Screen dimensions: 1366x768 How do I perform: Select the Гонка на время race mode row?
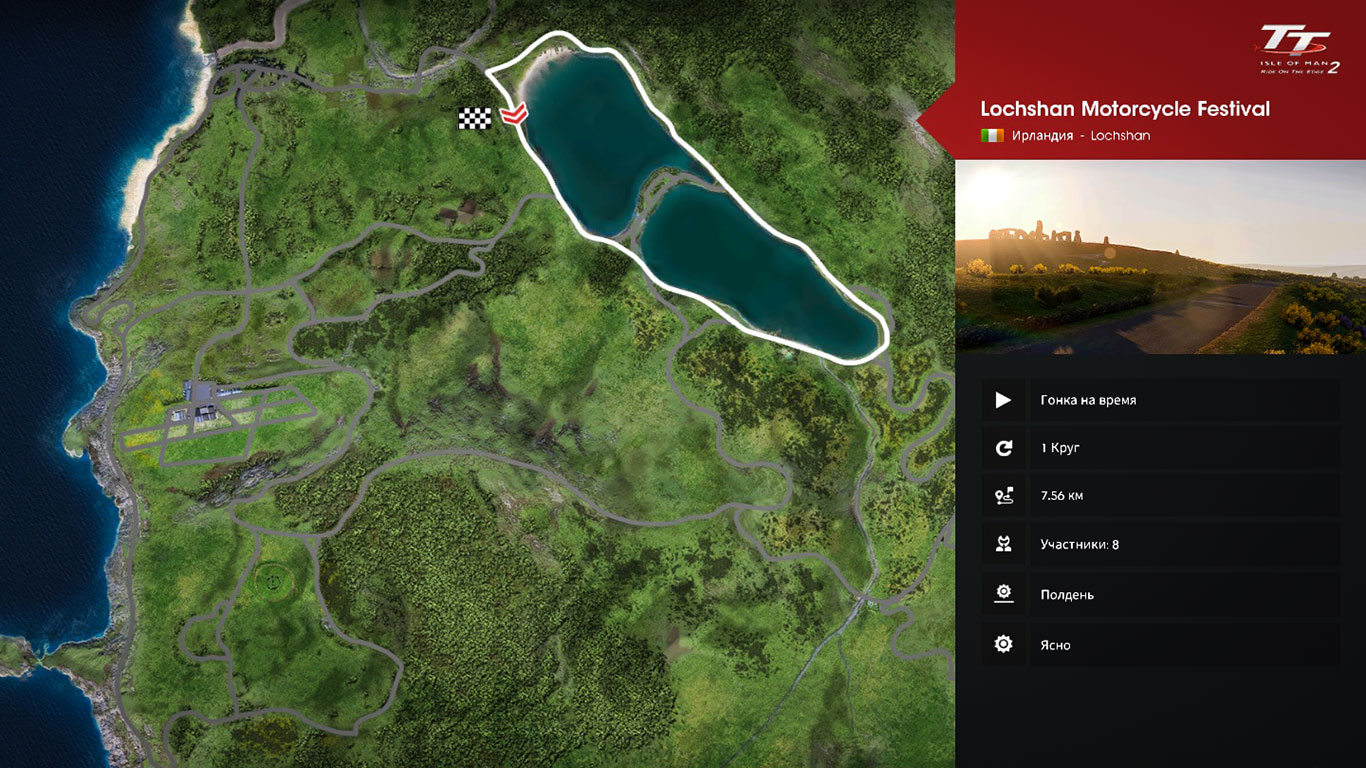click(1160, 400)
